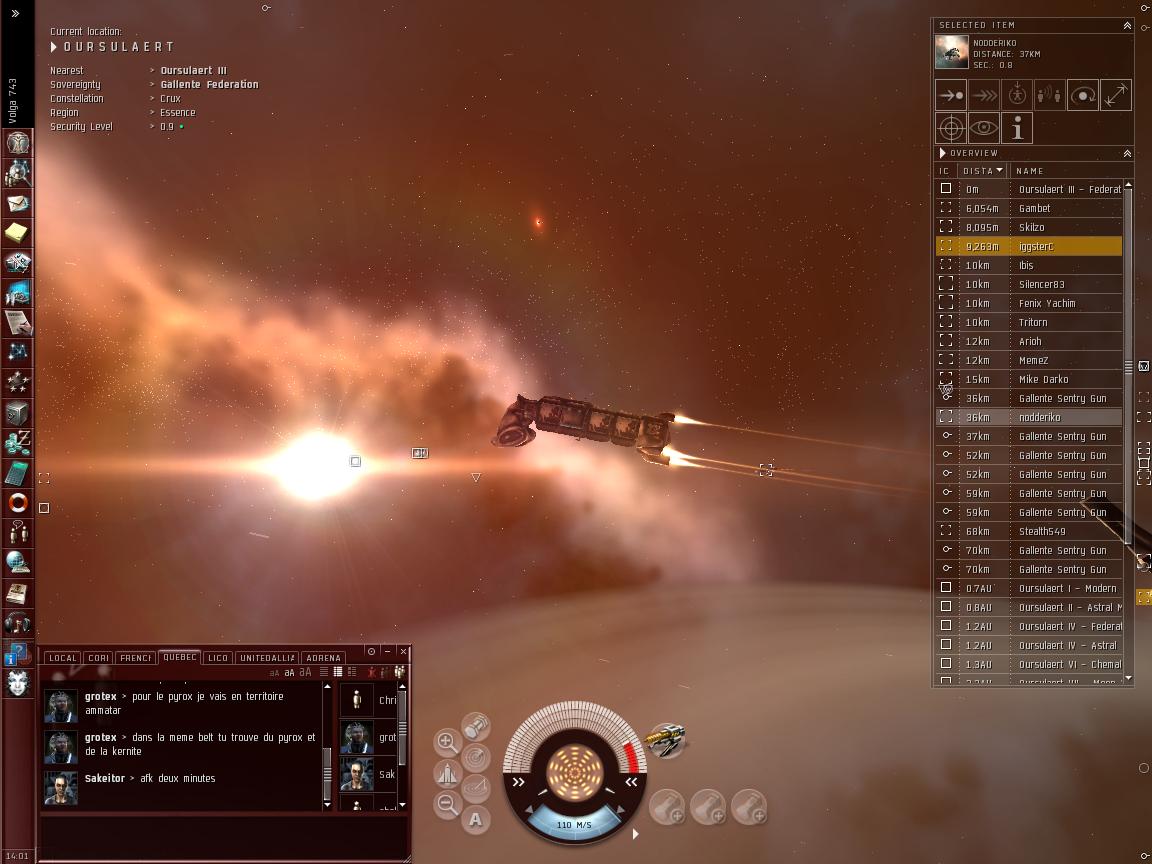1152x864 pixels.
Task: Open the character portrait in the sidebar
Action: point(17,682)
